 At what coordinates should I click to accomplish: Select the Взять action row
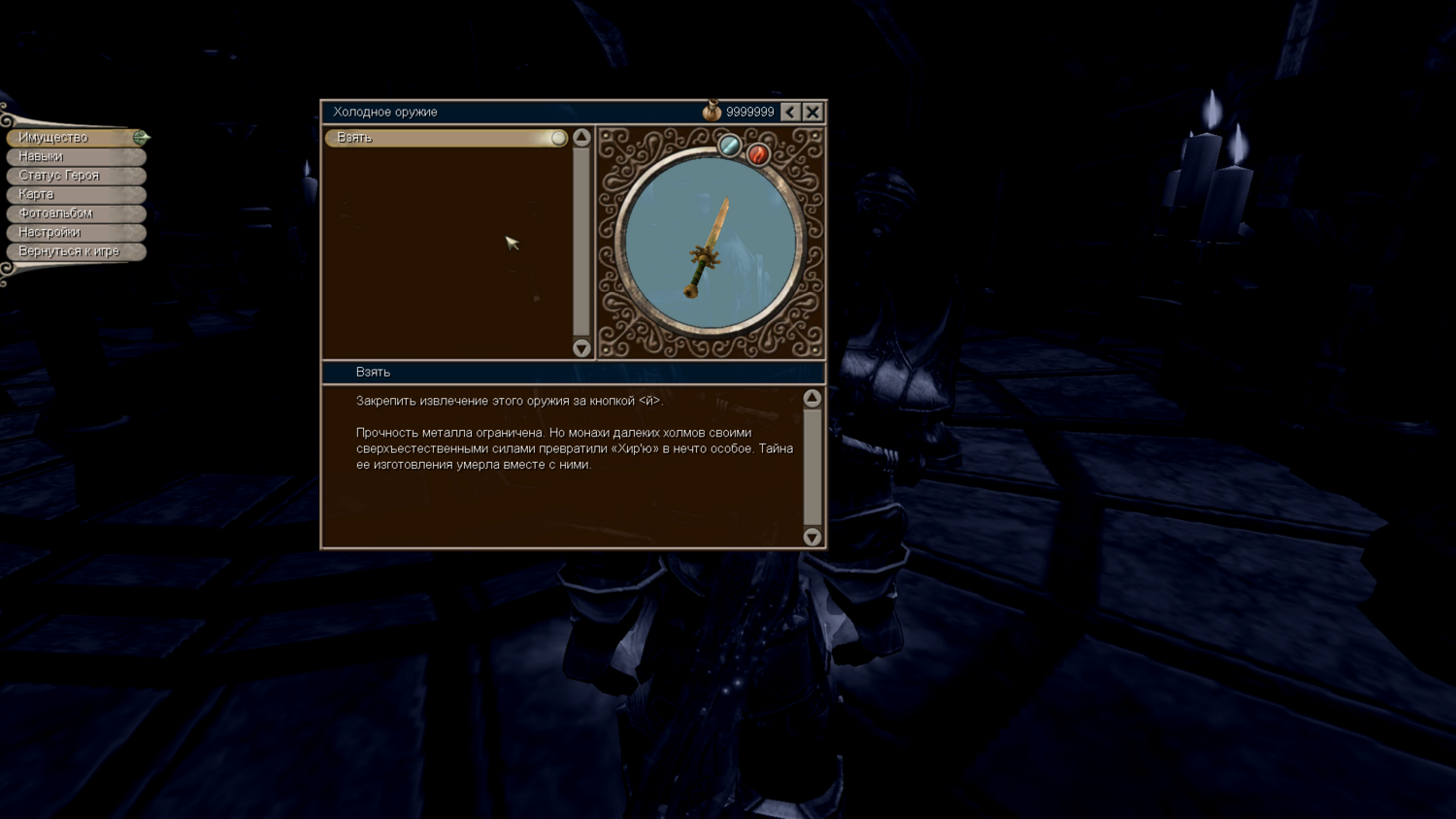pos(446,138)
